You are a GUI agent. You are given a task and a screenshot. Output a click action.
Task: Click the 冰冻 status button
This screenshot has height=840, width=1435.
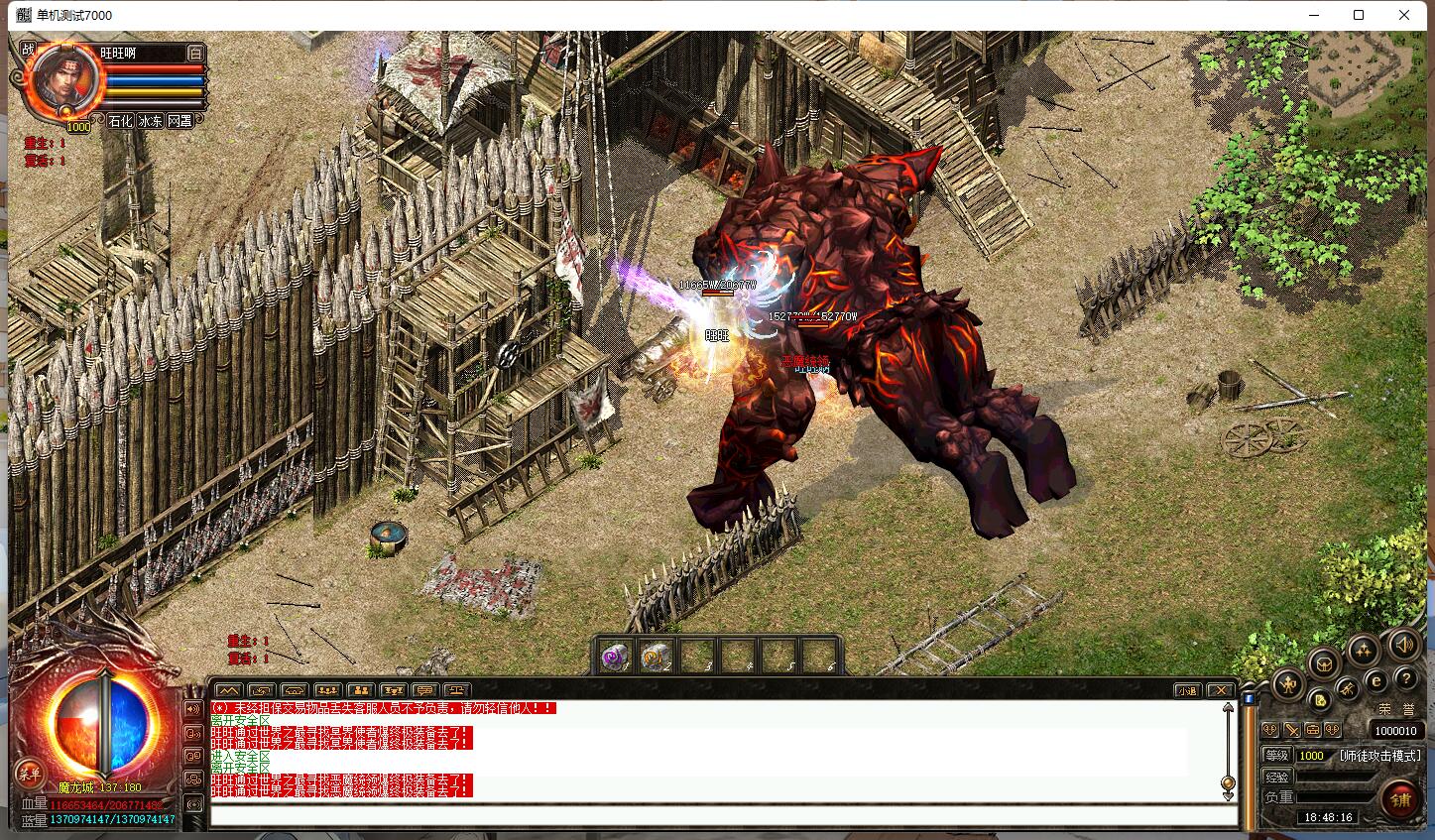pos(150,120)
